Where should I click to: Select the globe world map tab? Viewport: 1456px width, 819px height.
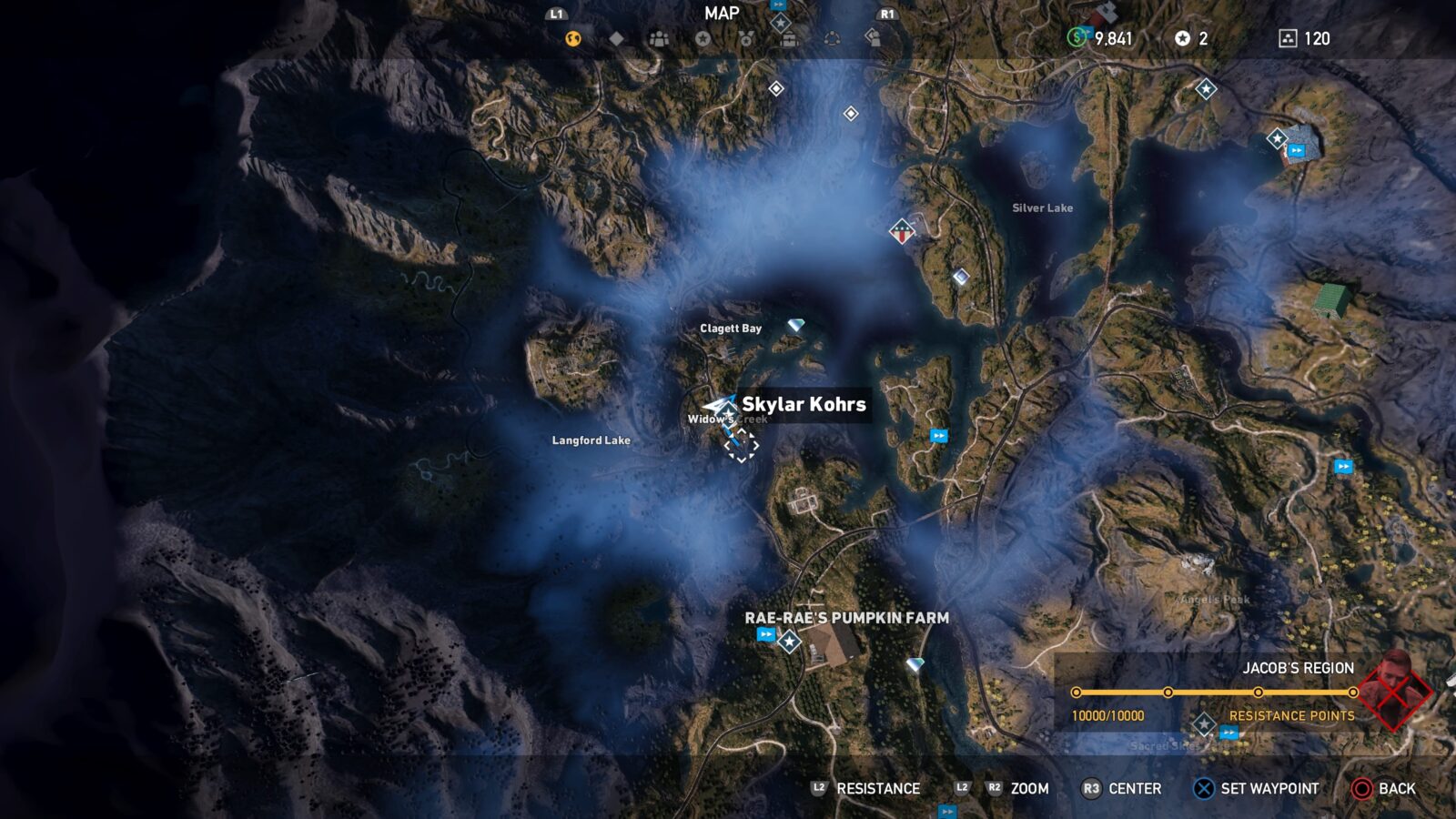point(572,38)
